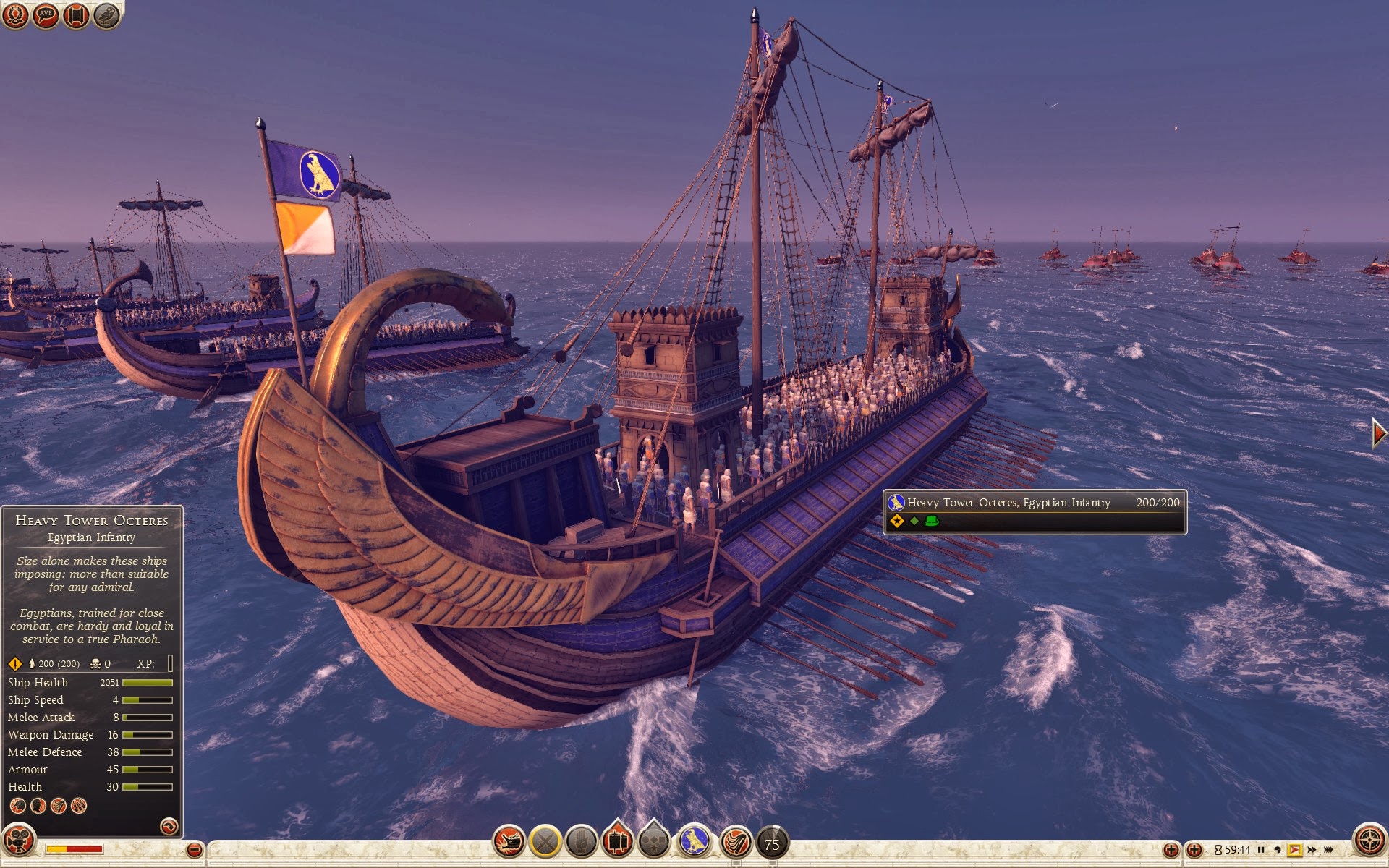The image size is (1389, 868).
Task: Open the twin banners group button
Action: [x=617, y=842]
